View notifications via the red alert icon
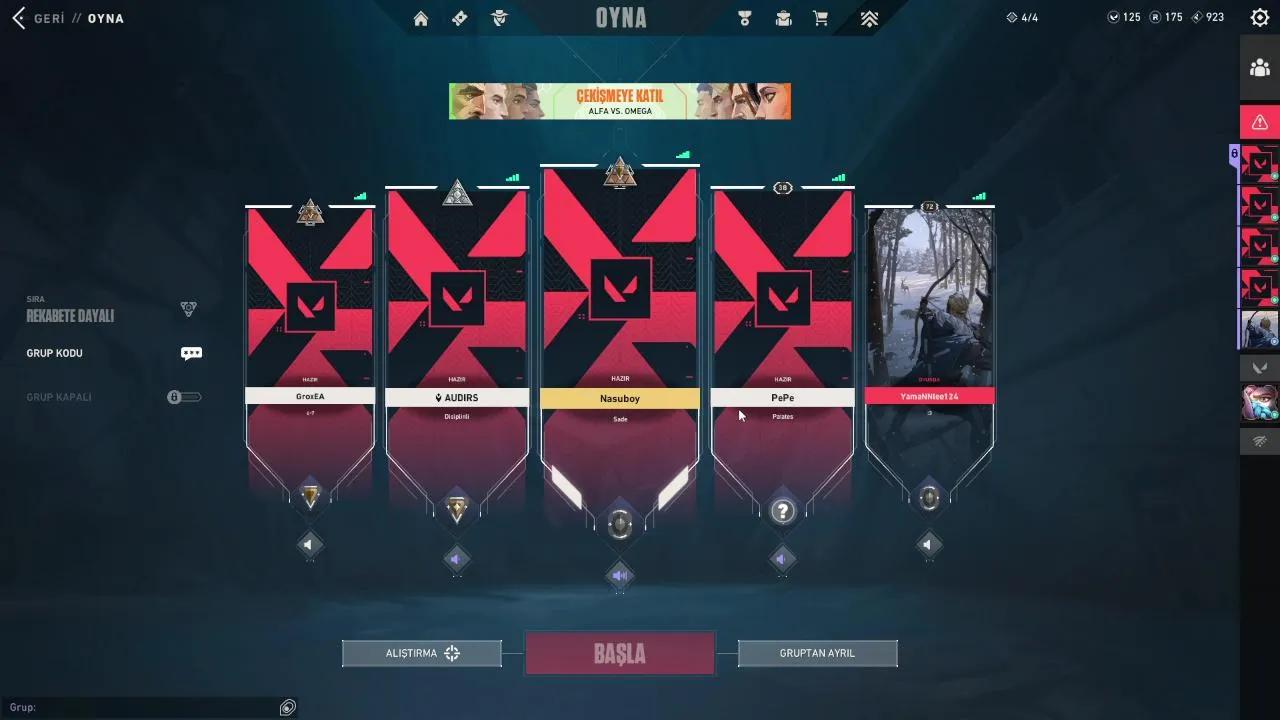 1259,121
